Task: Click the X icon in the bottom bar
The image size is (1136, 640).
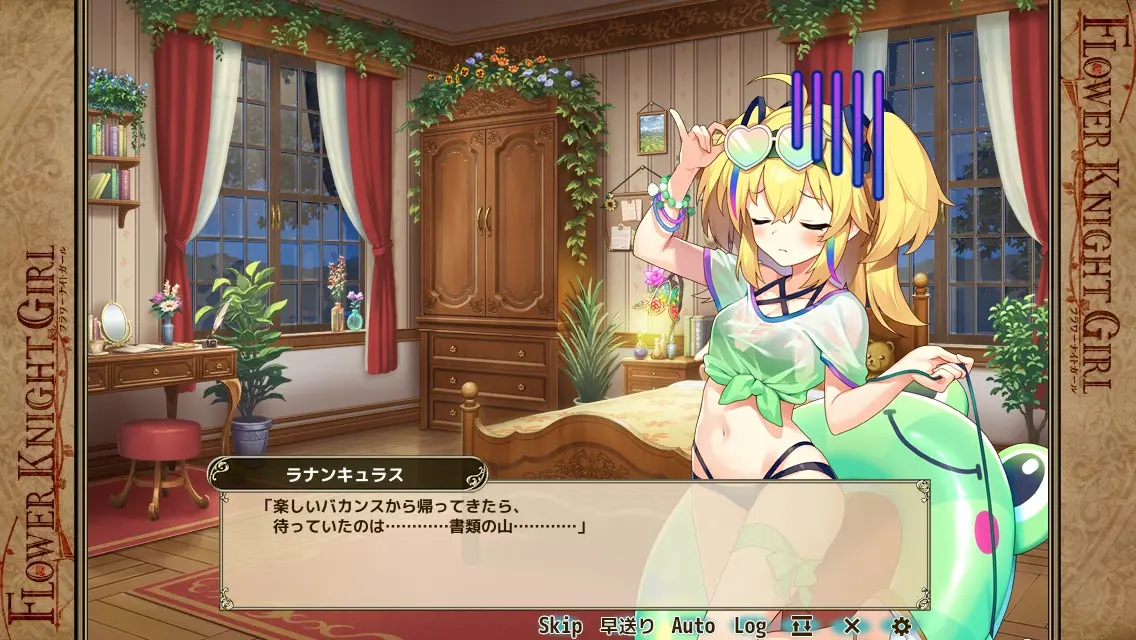Action: (x=852, y=626)
